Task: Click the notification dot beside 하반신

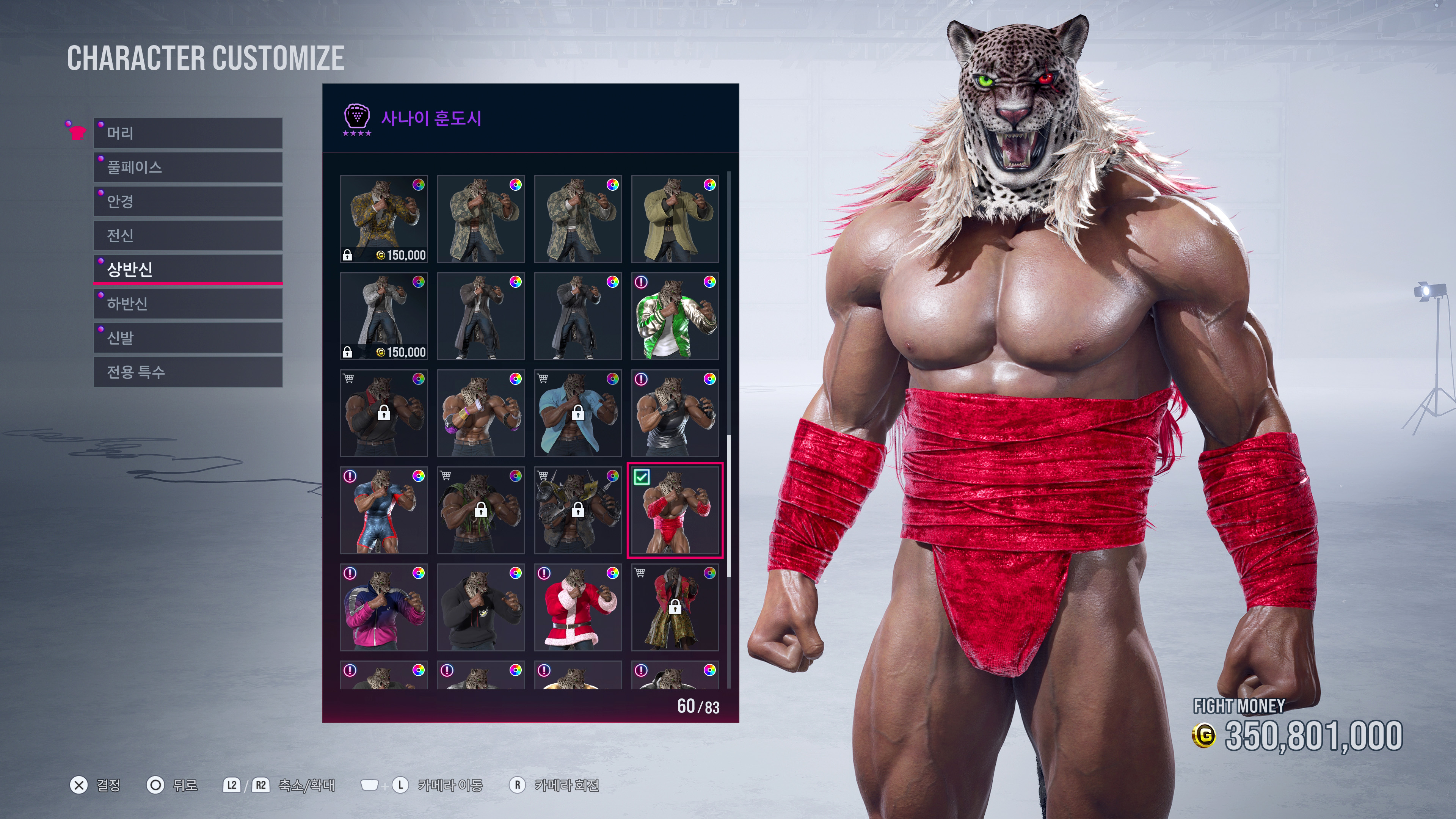Action: pos(100,296)
